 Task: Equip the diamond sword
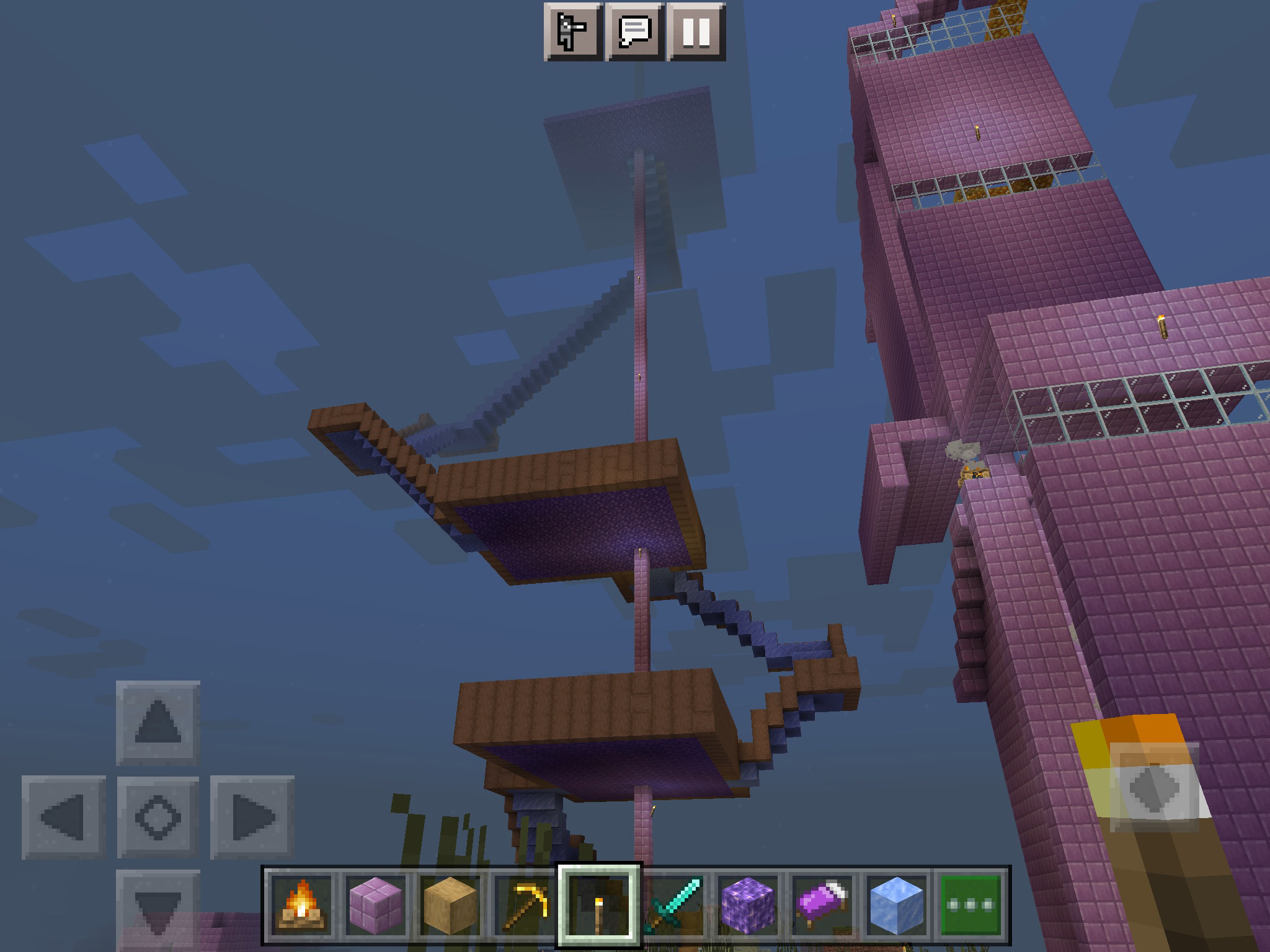point(673,904)
